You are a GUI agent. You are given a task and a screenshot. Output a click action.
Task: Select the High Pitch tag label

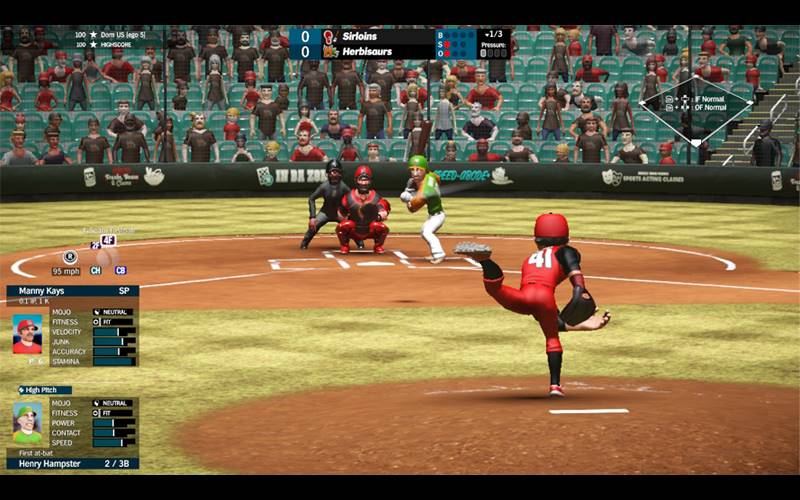pos(45,390)
